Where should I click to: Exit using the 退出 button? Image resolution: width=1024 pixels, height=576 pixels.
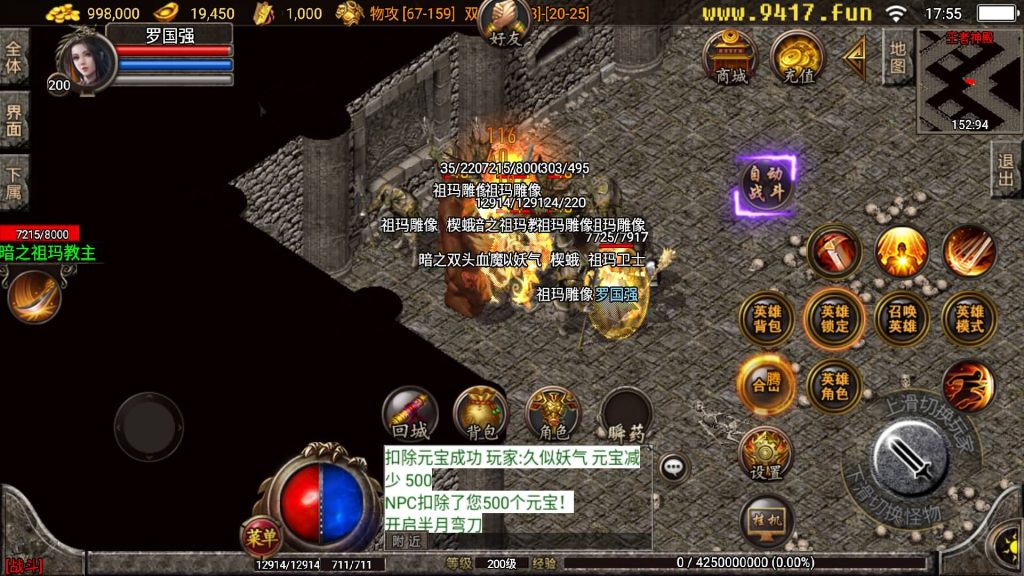click(x=1006, y=170)
